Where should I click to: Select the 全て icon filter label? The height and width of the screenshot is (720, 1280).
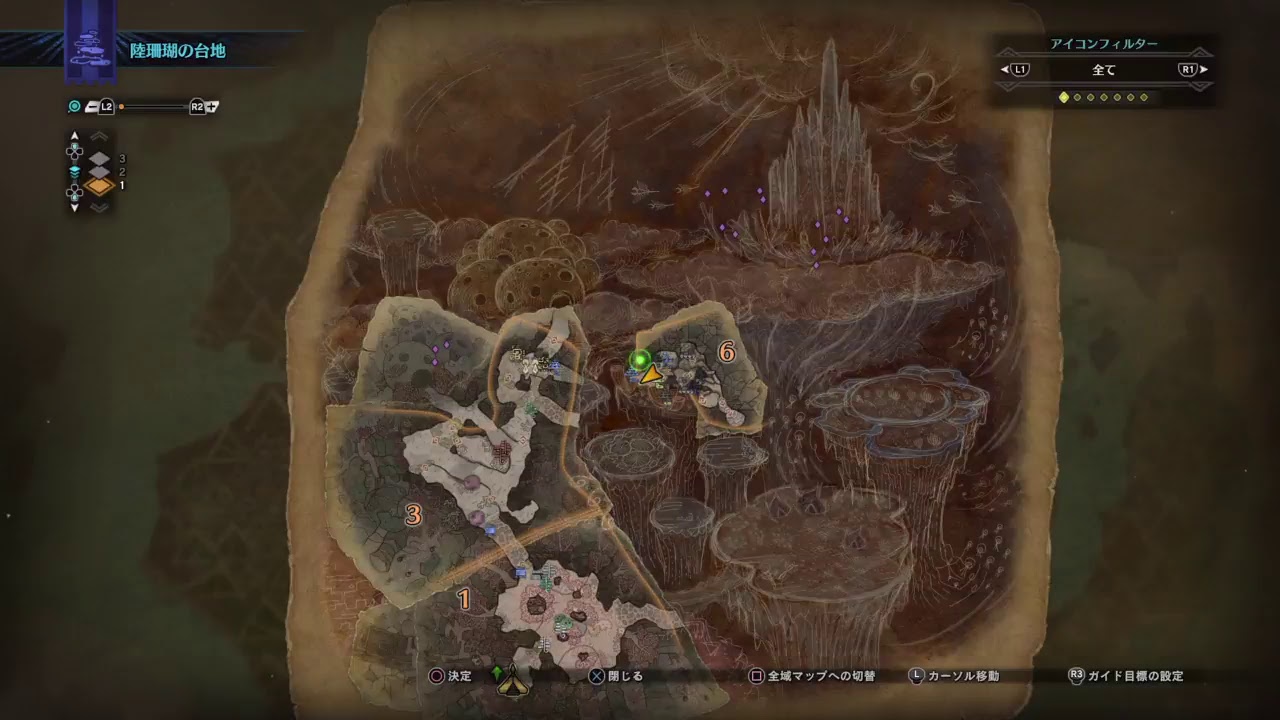click(x=1103, y=70)
